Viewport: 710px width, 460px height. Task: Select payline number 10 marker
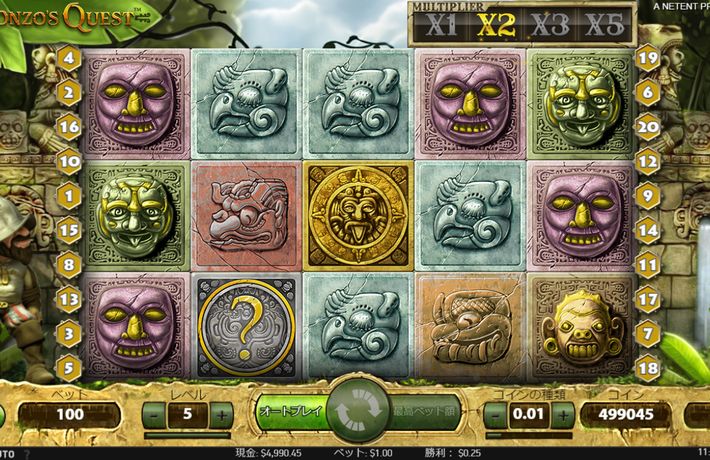point(70,160)
